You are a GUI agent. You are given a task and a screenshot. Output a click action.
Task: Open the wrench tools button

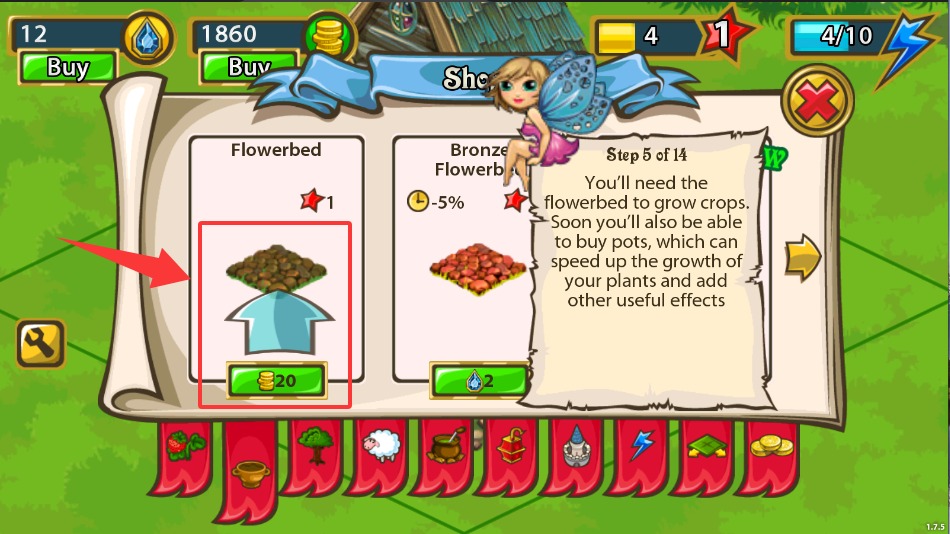click(40, 344)
